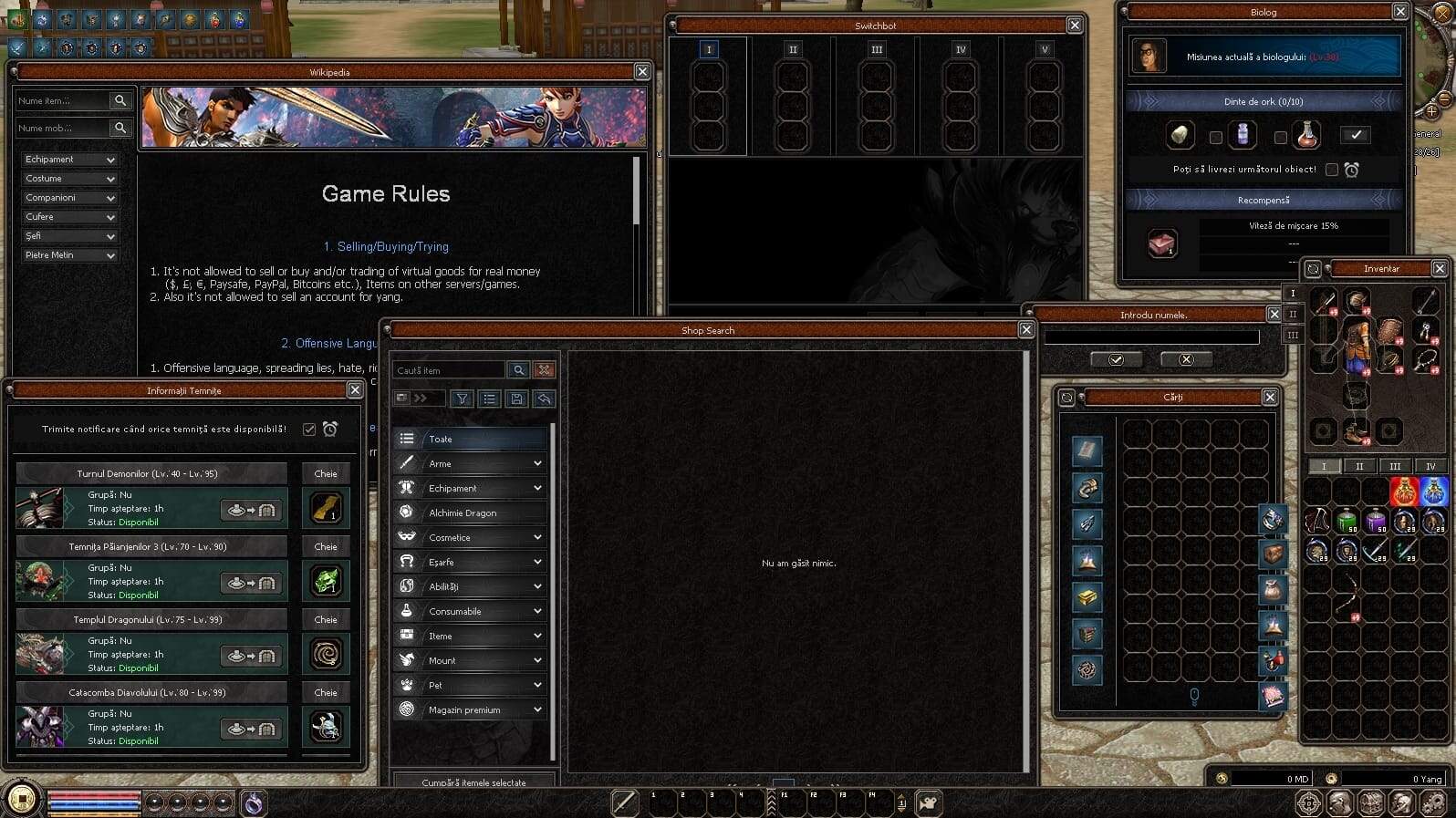Focus the Caută item search box
The image size is (1456, 818).
point(449,370)
